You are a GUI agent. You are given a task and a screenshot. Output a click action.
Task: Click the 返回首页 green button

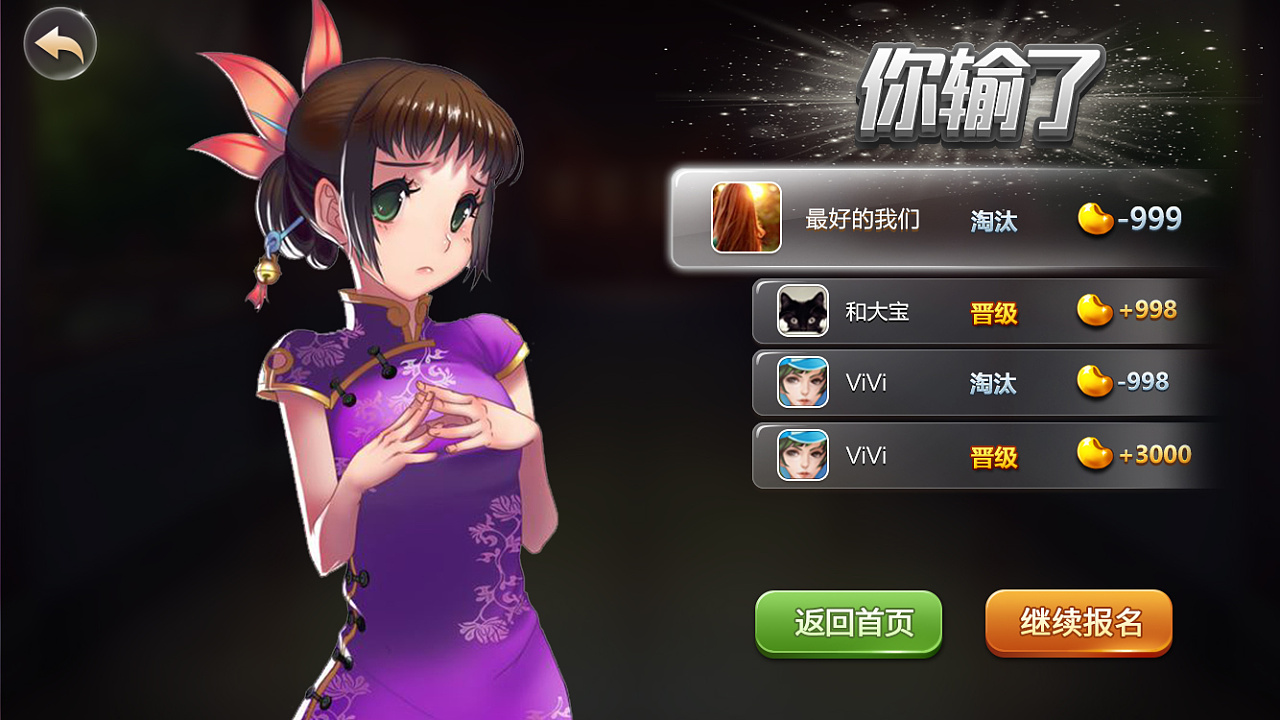(x=848, y=622)
